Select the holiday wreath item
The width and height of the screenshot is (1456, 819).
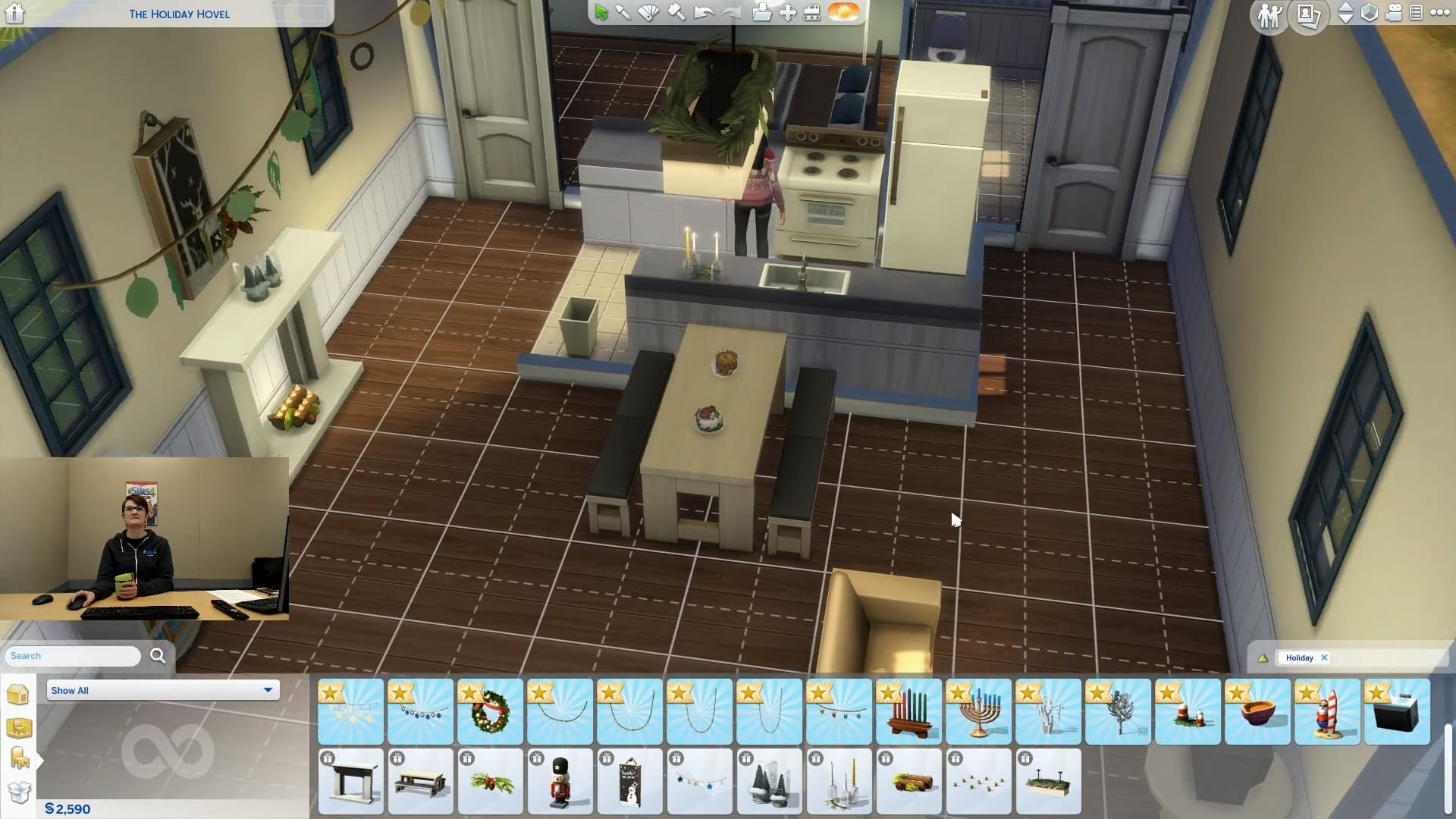point(490,711)
